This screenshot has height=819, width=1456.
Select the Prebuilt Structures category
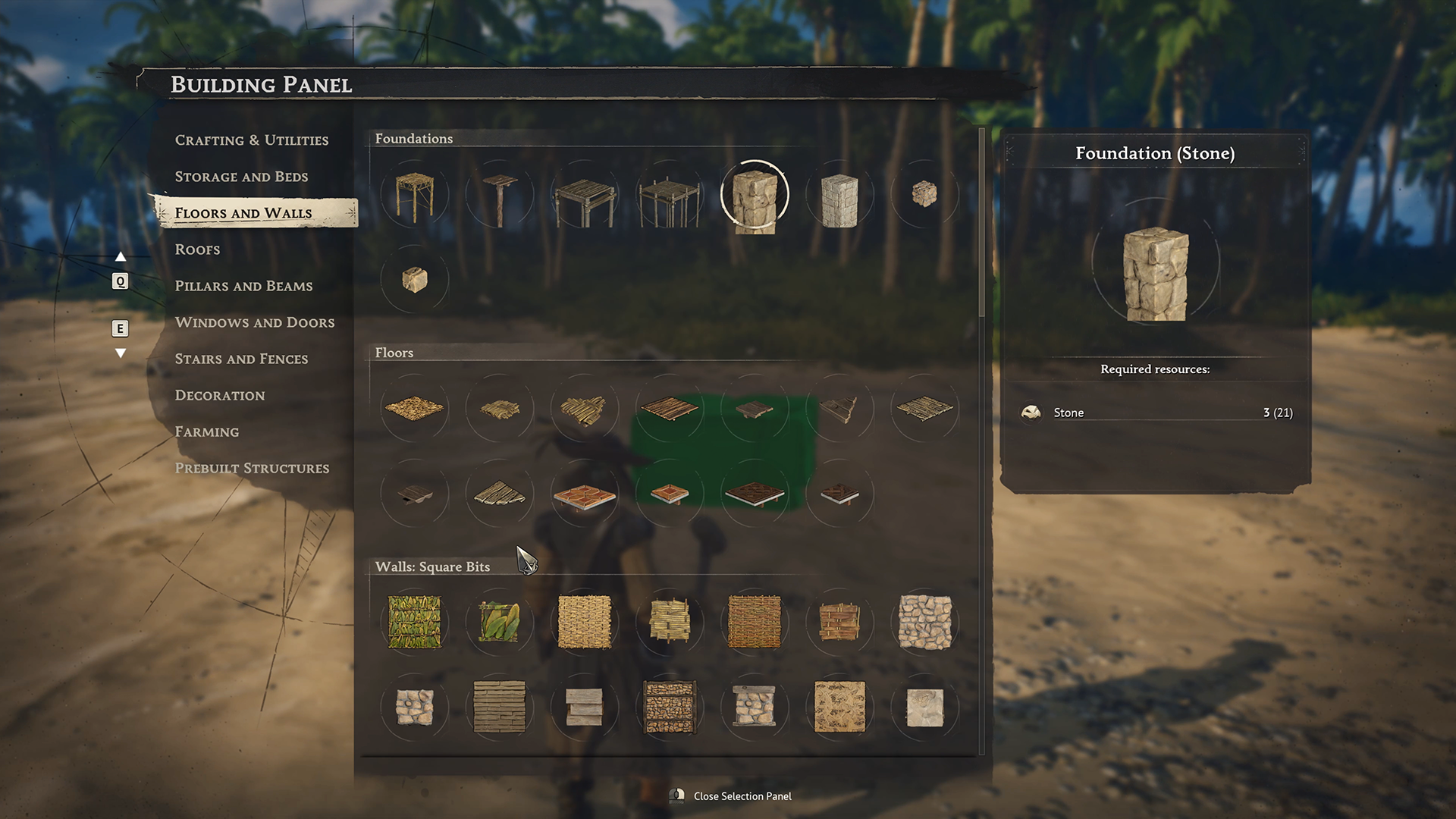pos(252,468)
